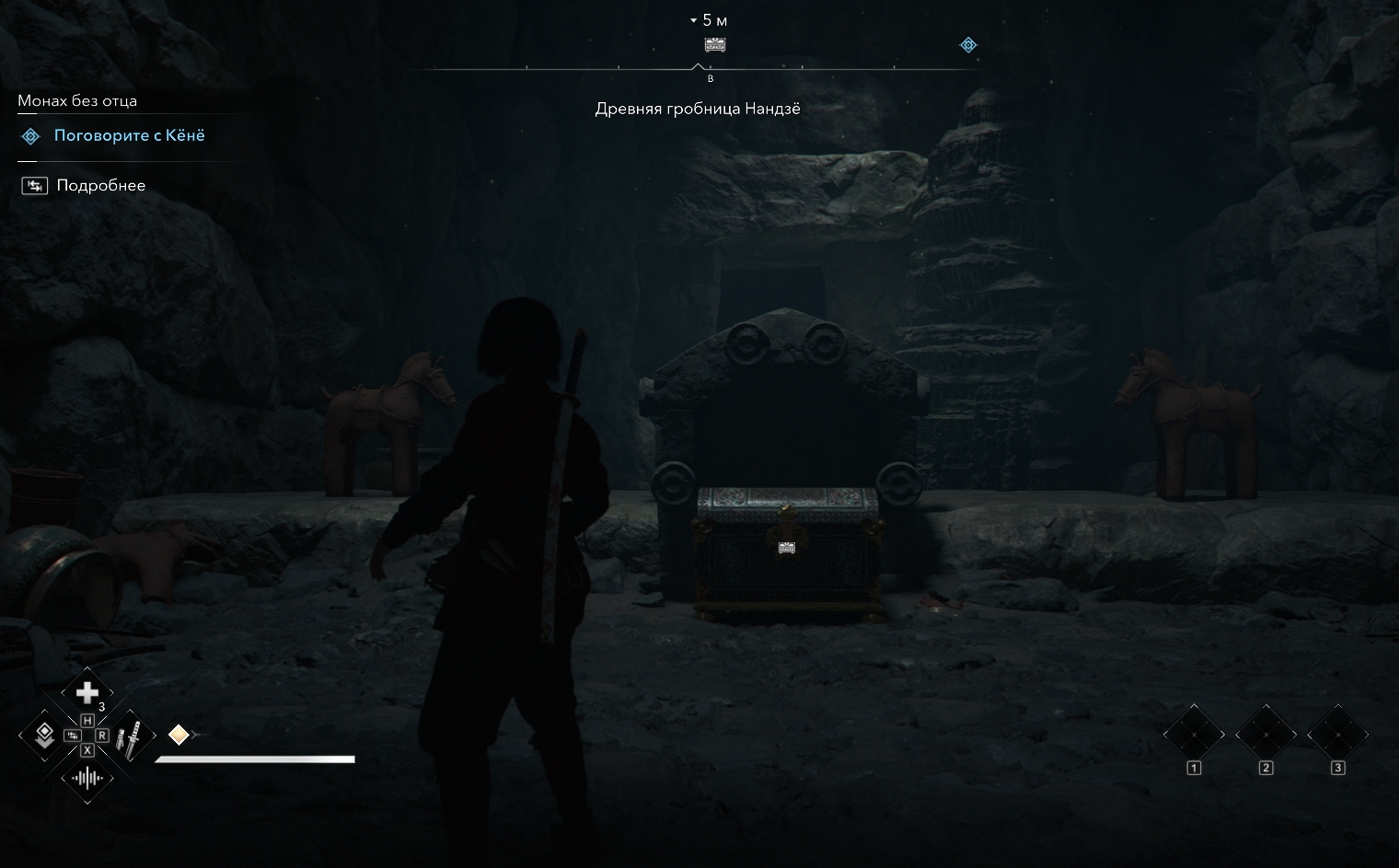Screen dimensions: 1399x868
Task: Select ability slot number 2
Action: [1266, 735]
